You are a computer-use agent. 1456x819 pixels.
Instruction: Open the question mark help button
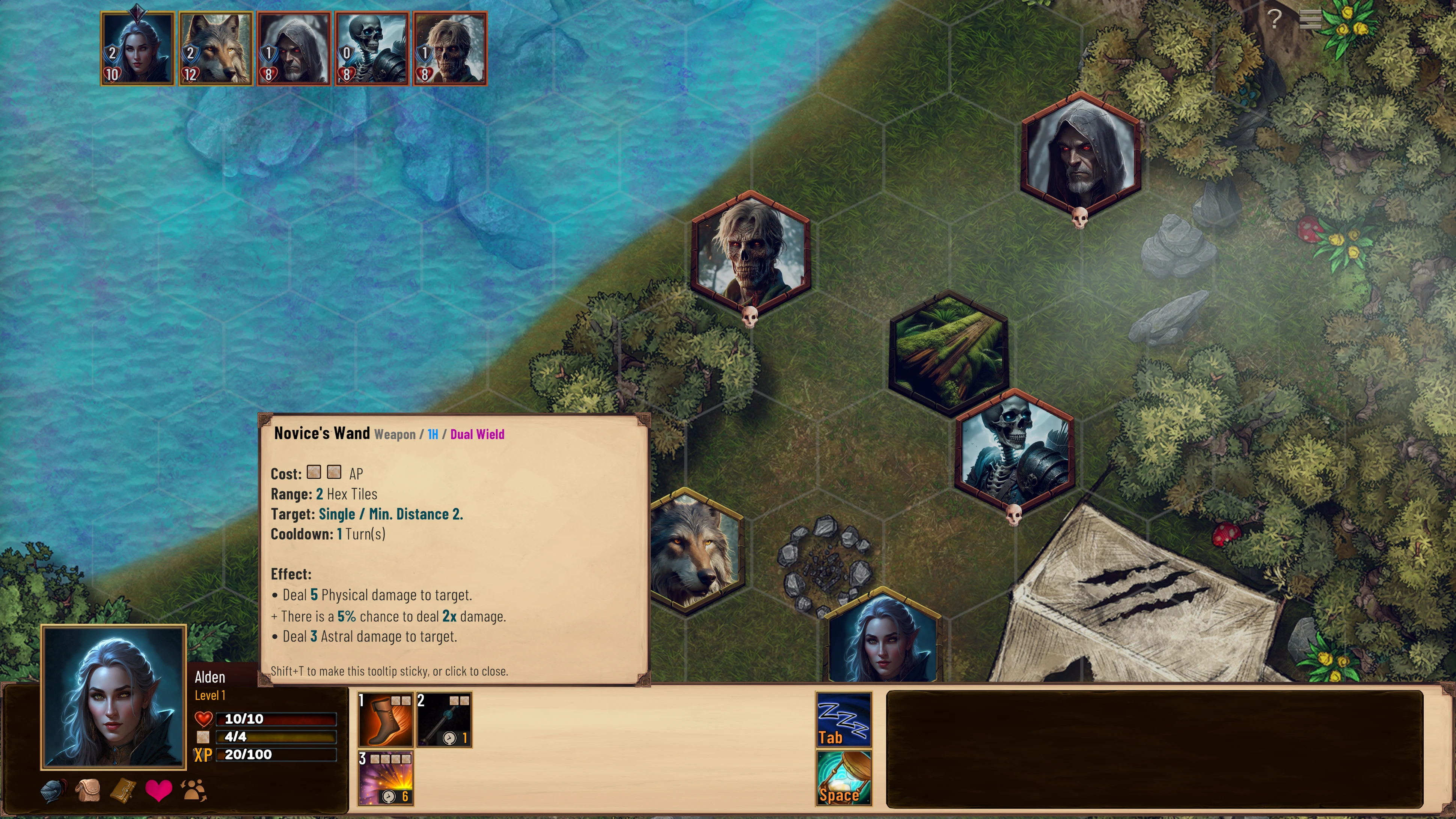(x=1274, y=19)
